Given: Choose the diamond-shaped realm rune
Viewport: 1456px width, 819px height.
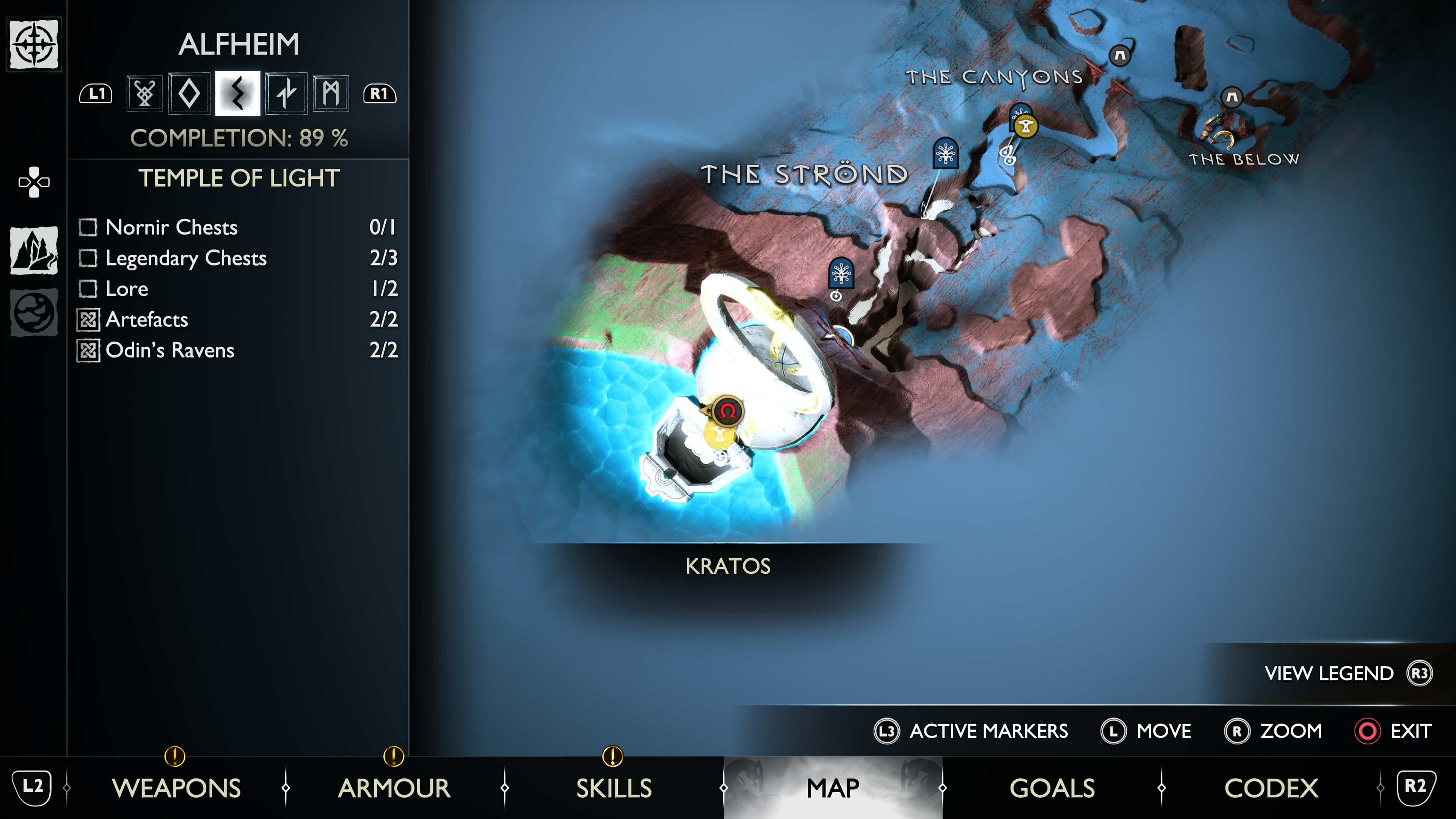Looking at the screenshot, I should (x=189, y=93).
